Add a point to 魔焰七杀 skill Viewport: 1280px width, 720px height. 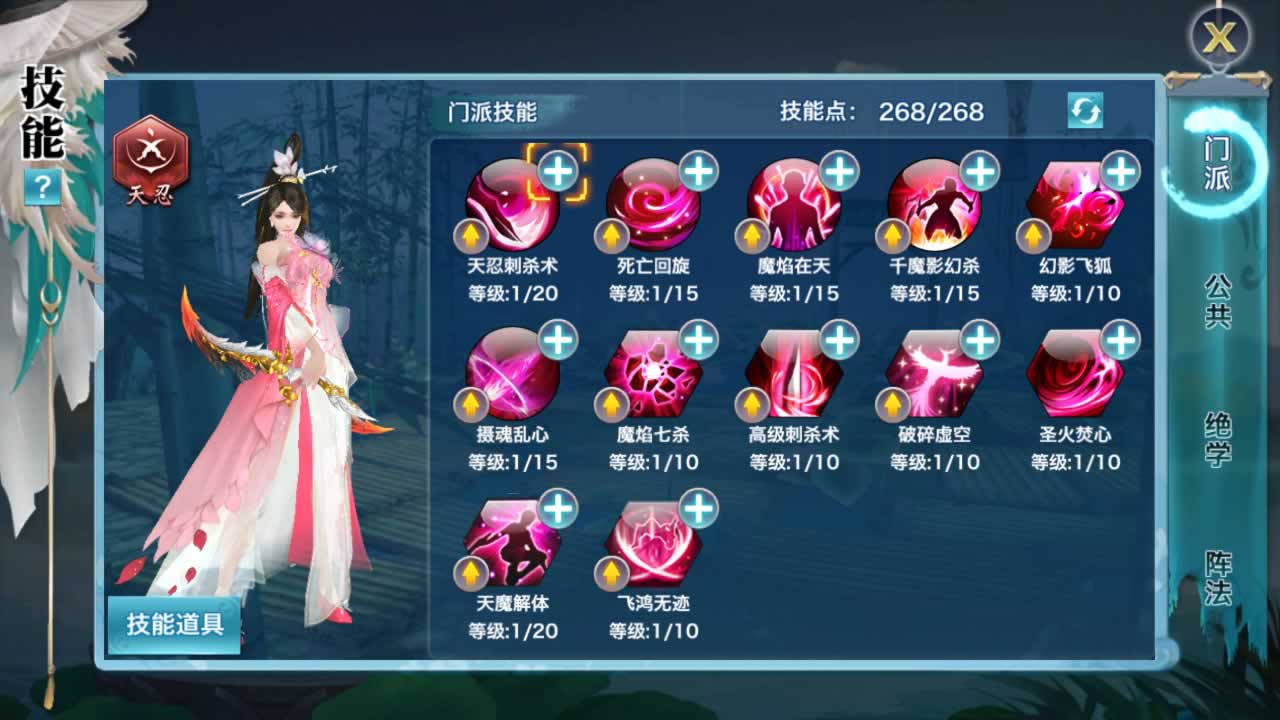coord(699,340)
